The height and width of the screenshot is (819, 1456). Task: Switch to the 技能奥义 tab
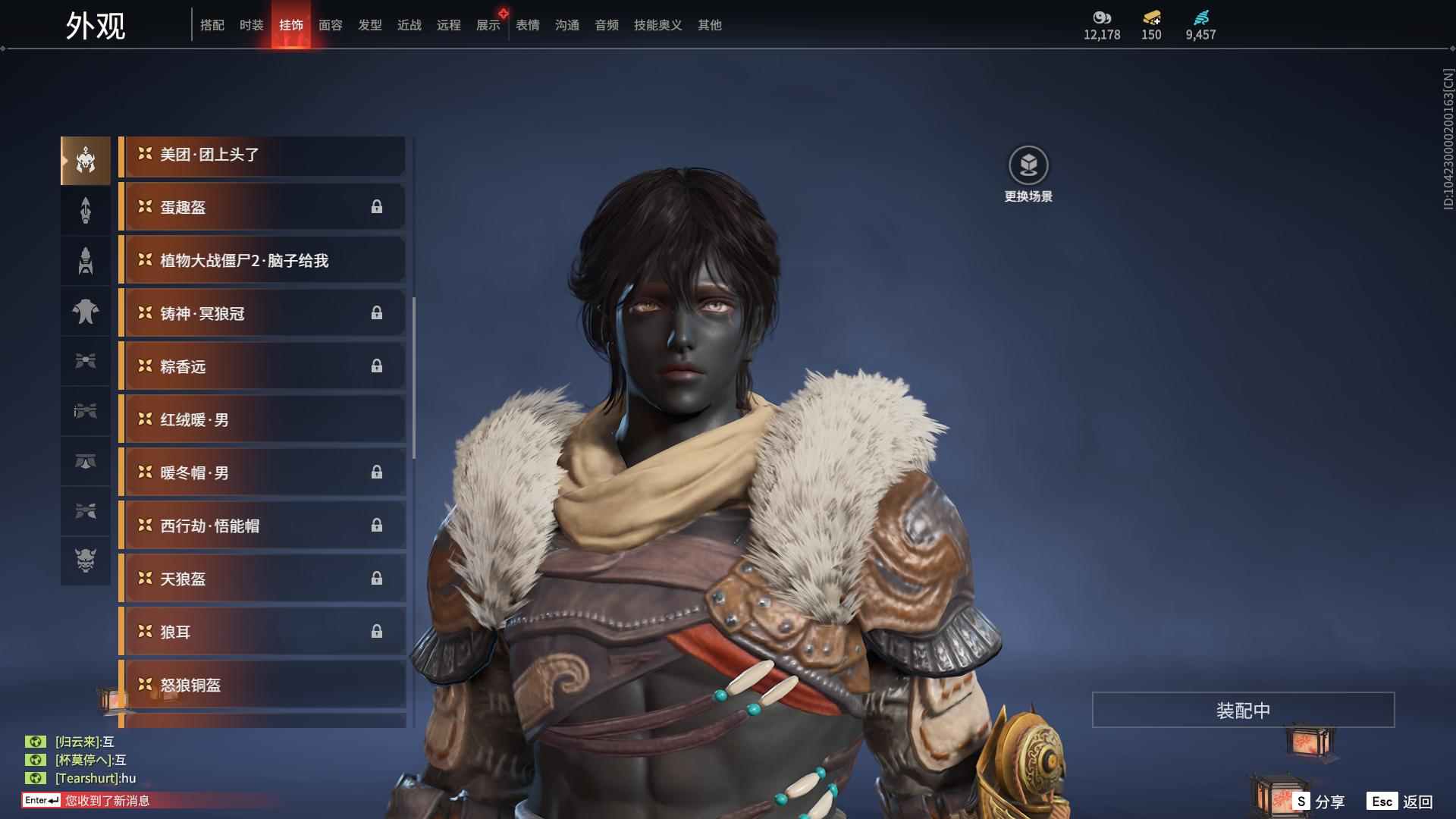[x=657, y=25]
